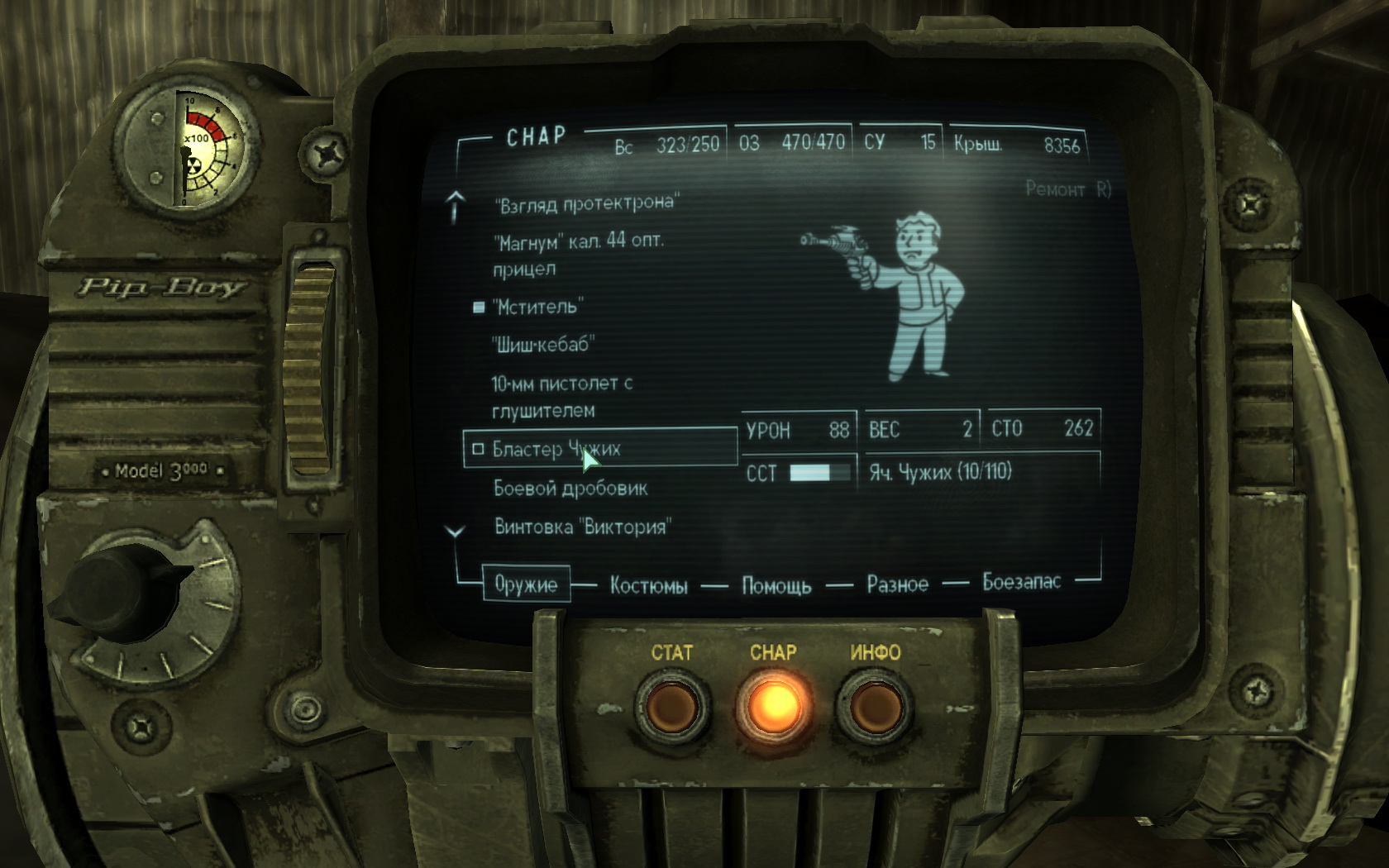Select the "Взгляд протектрона" weapon
Screen dimensions: 1389x868
click(x=585, y=203)
